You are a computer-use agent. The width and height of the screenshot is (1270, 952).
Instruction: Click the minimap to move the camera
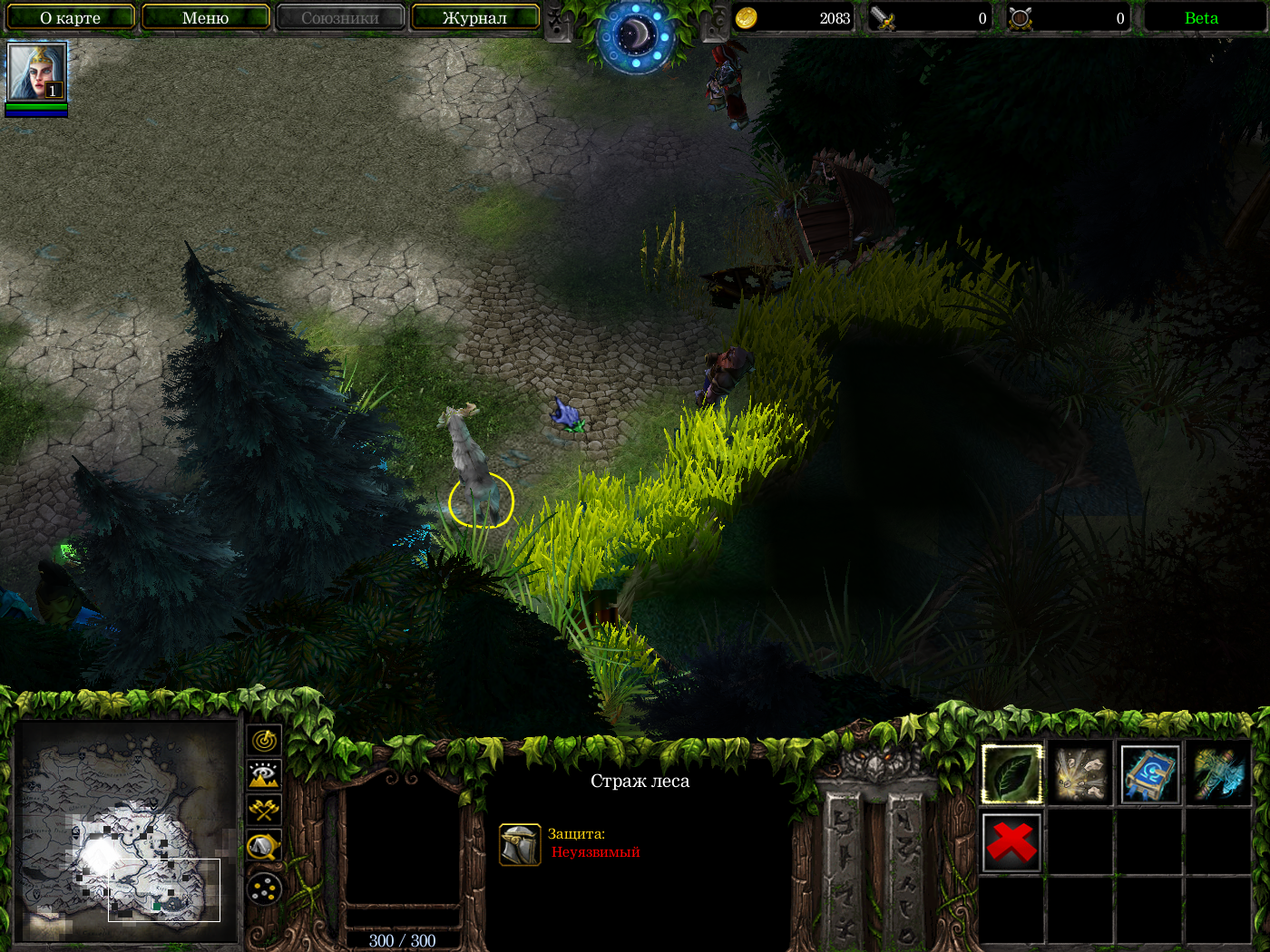(x=127, y=834)
